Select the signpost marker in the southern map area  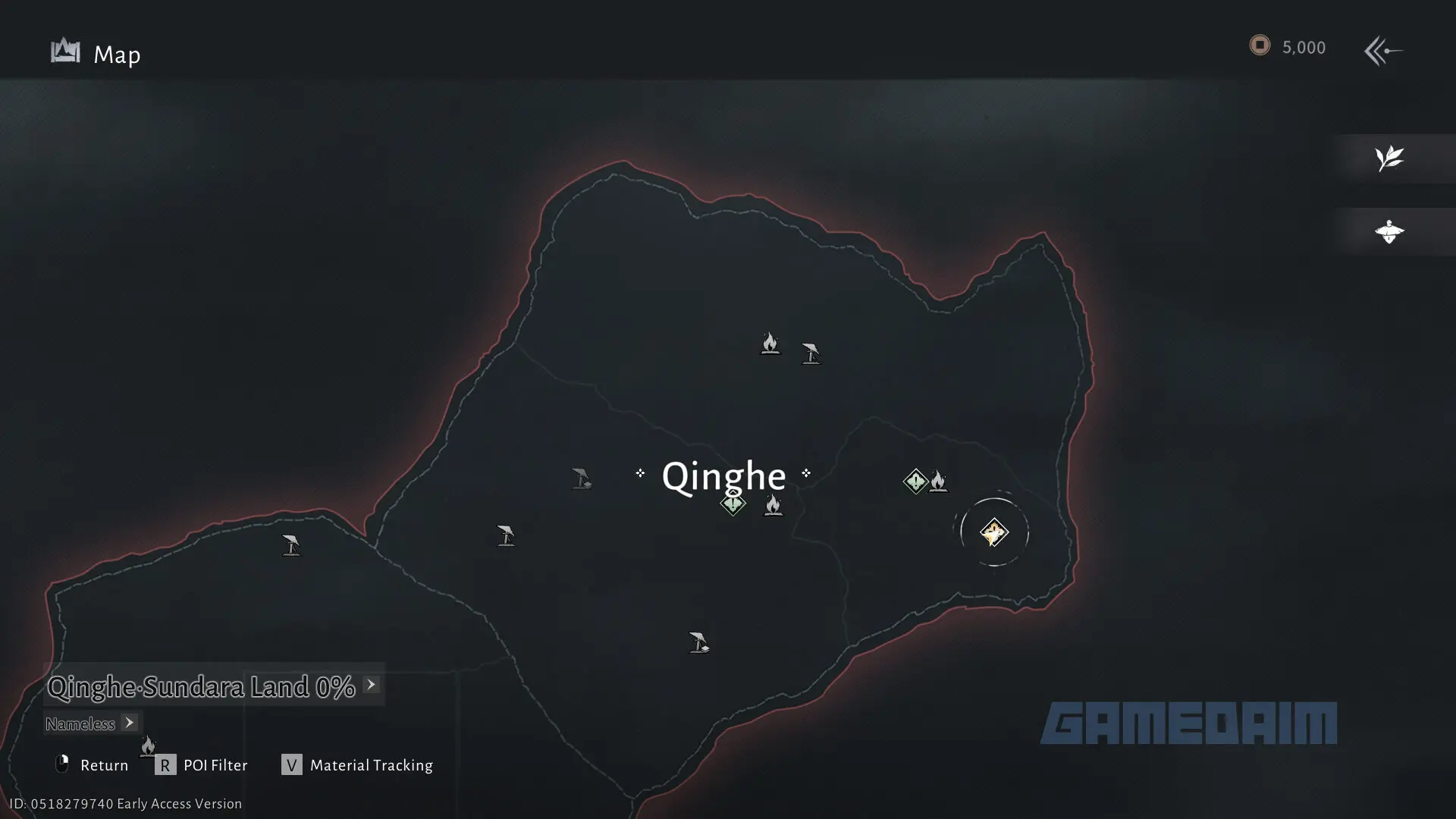(698, 642)
